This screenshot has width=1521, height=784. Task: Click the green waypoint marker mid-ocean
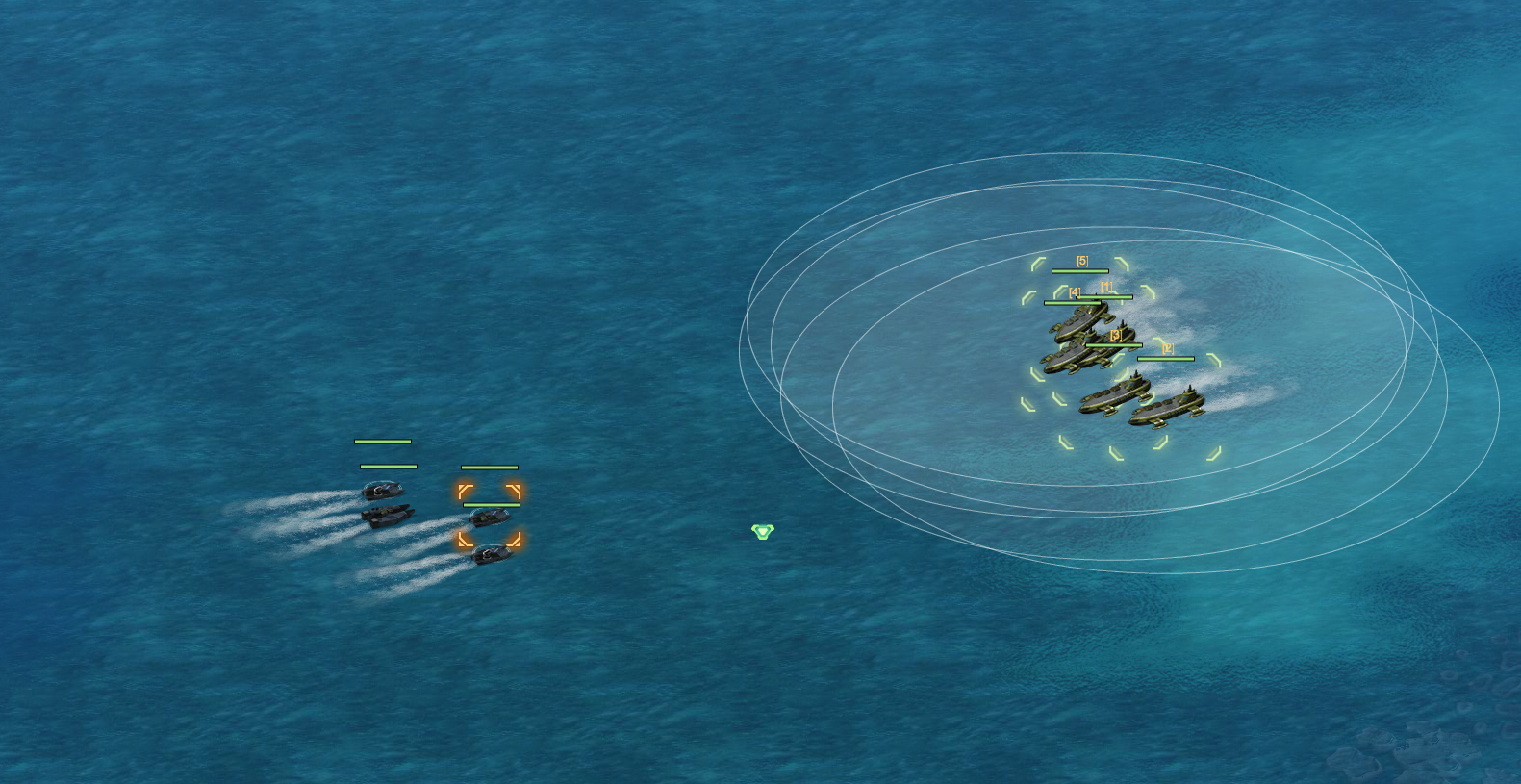coord(763,530)
